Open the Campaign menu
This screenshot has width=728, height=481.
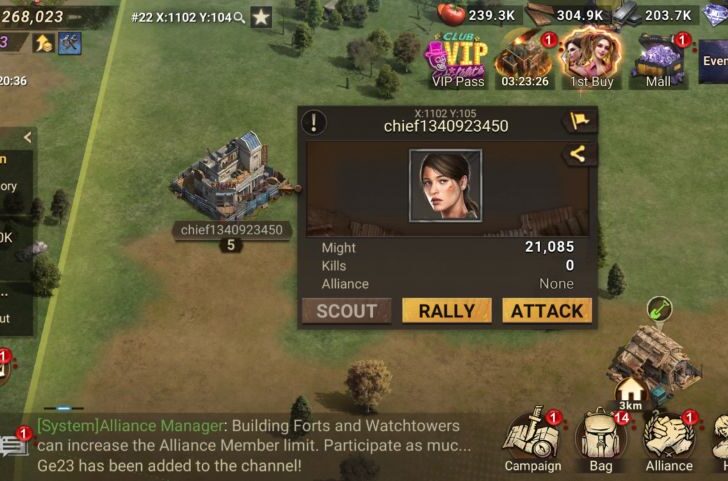click(x=532, y=440)
